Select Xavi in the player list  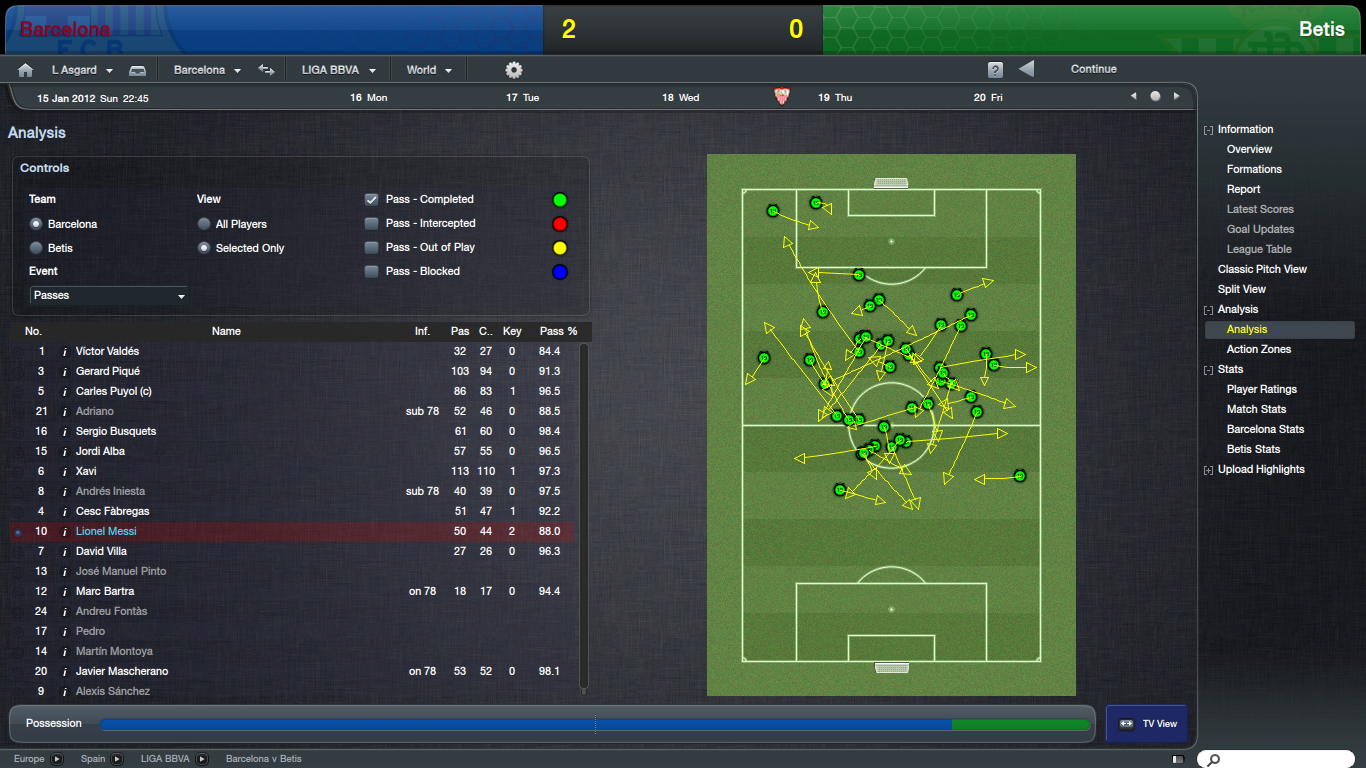click(87, 471)
